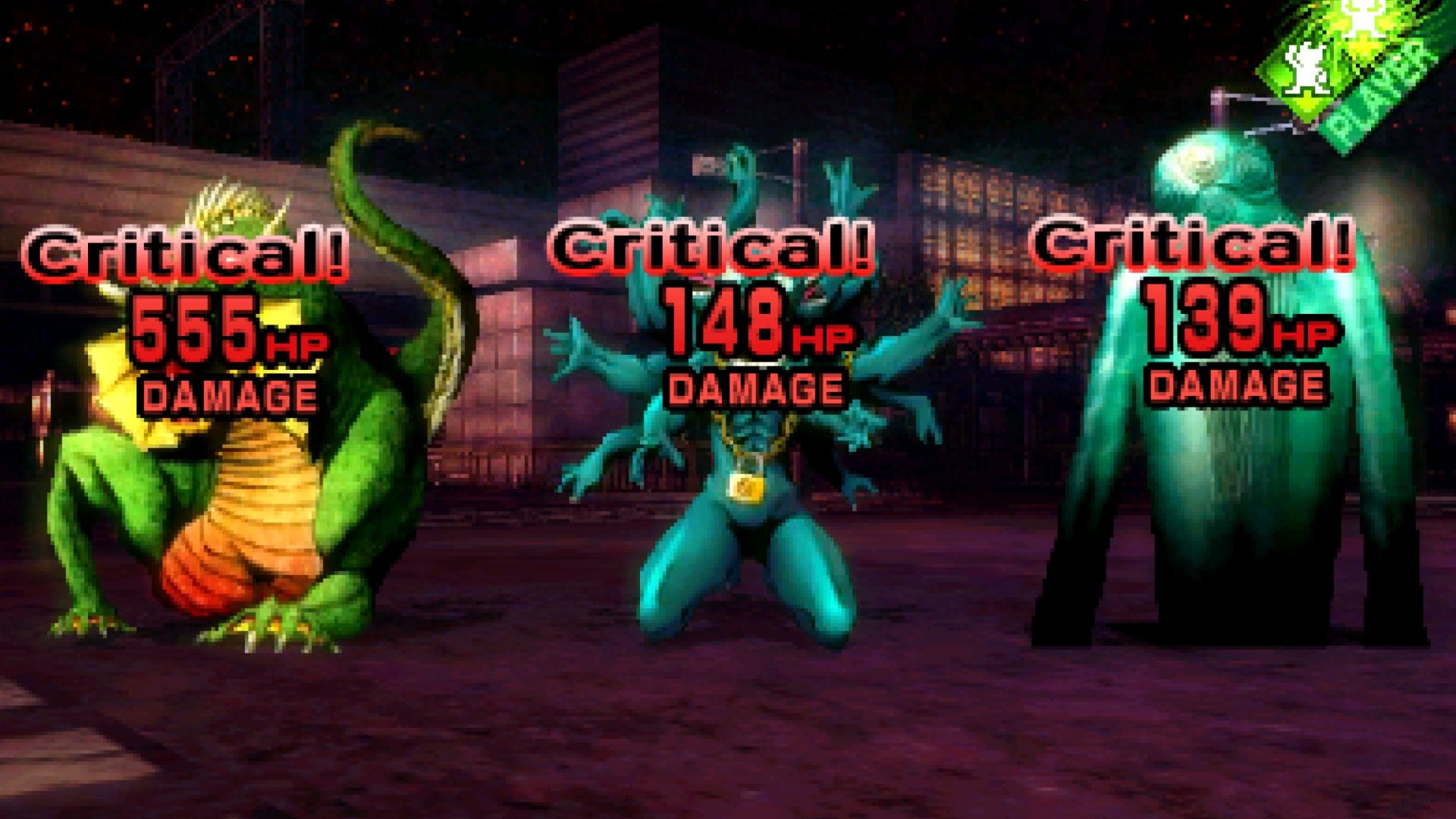Tap the gold pendant on the demon

747,485
